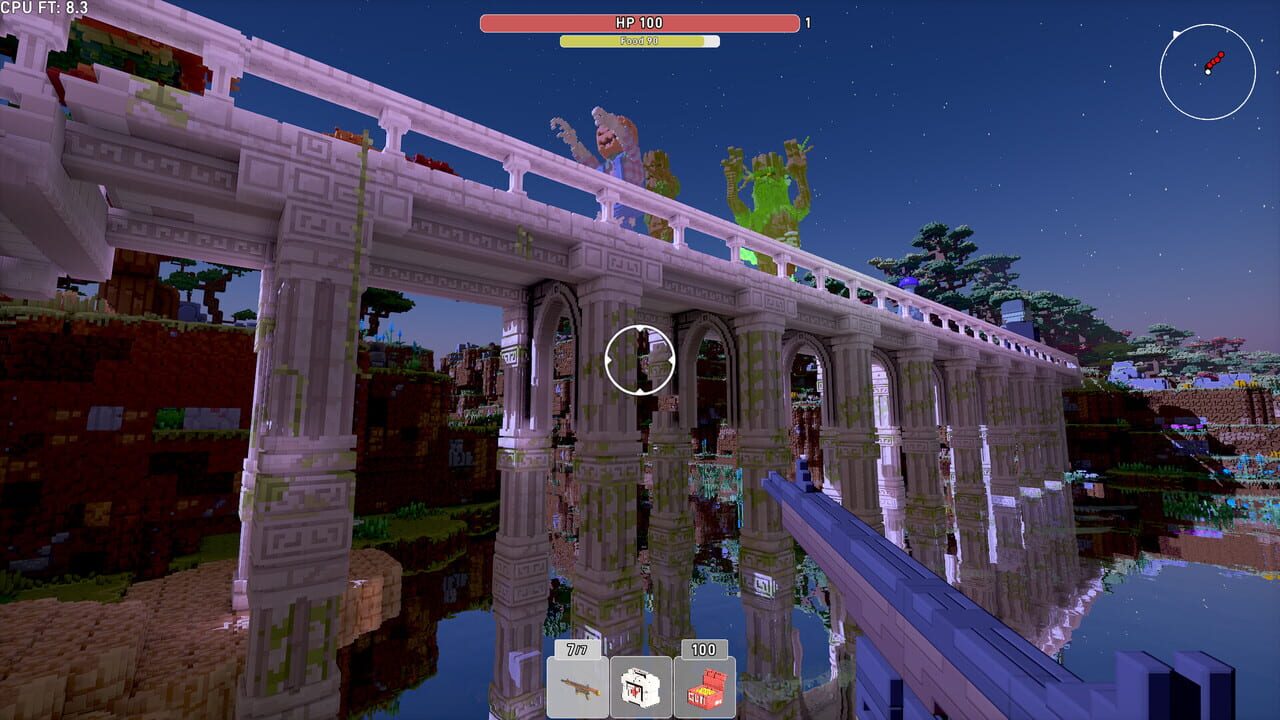
Task: Click the number 1 beside the health bar
Action: coord(808,22)
